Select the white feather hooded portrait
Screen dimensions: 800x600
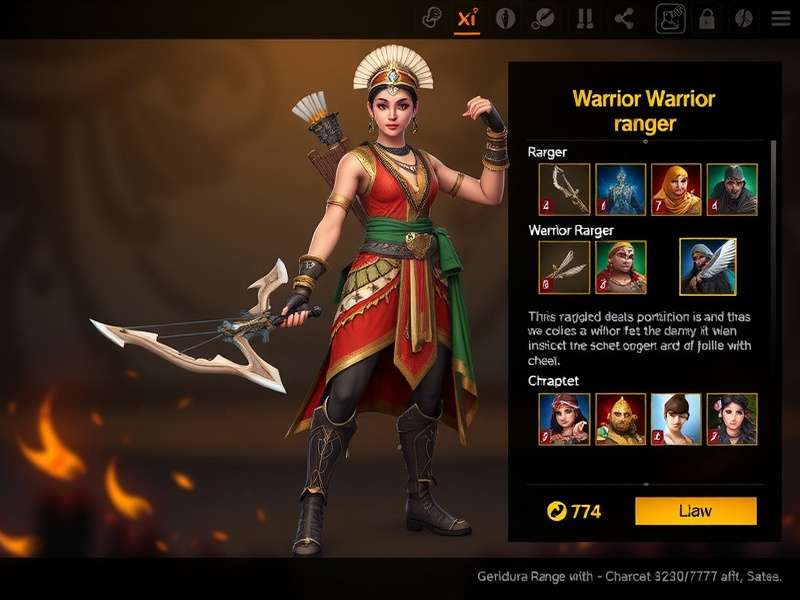pos(708,266)
